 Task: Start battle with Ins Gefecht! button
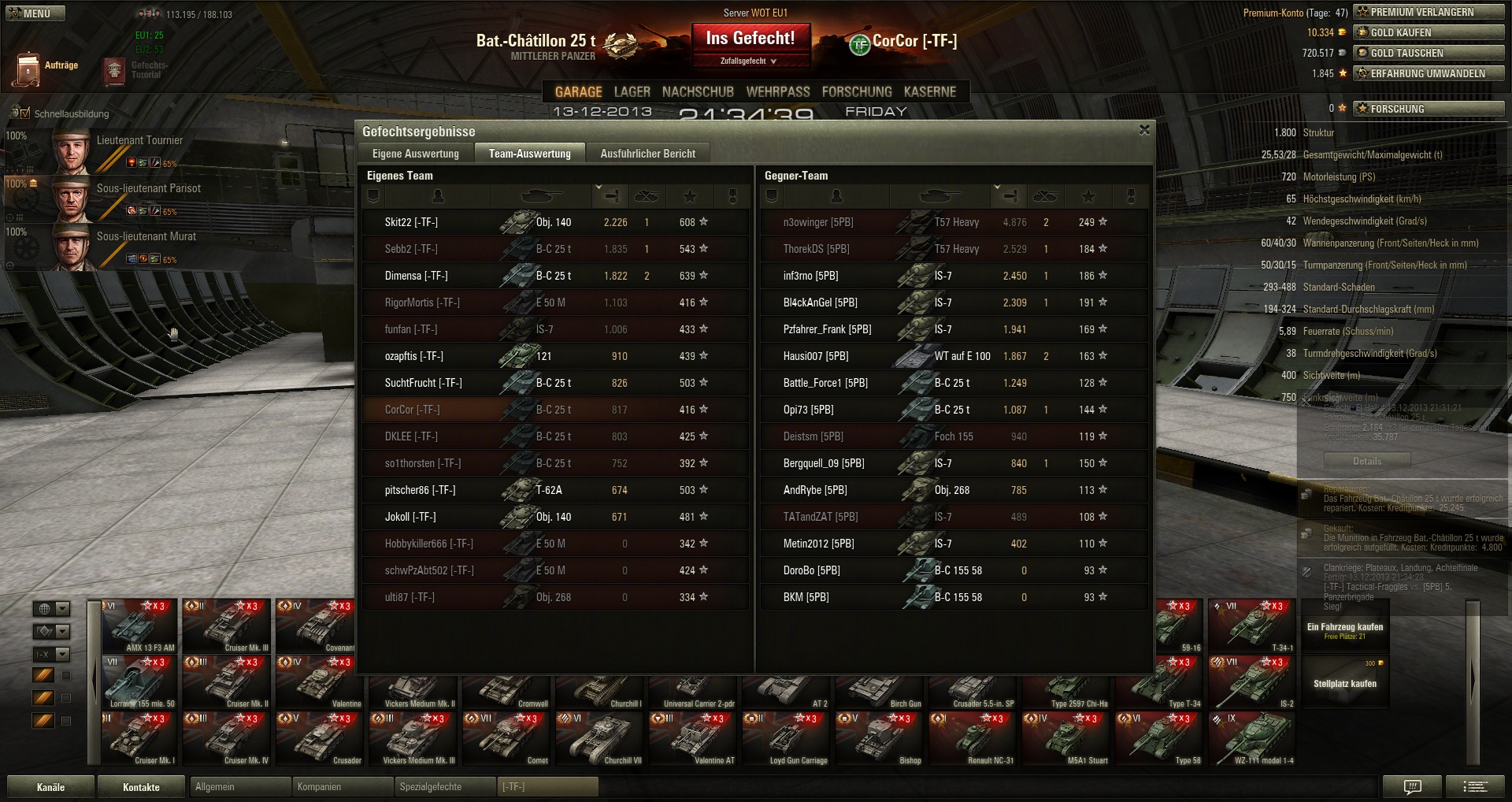point(750,39)
